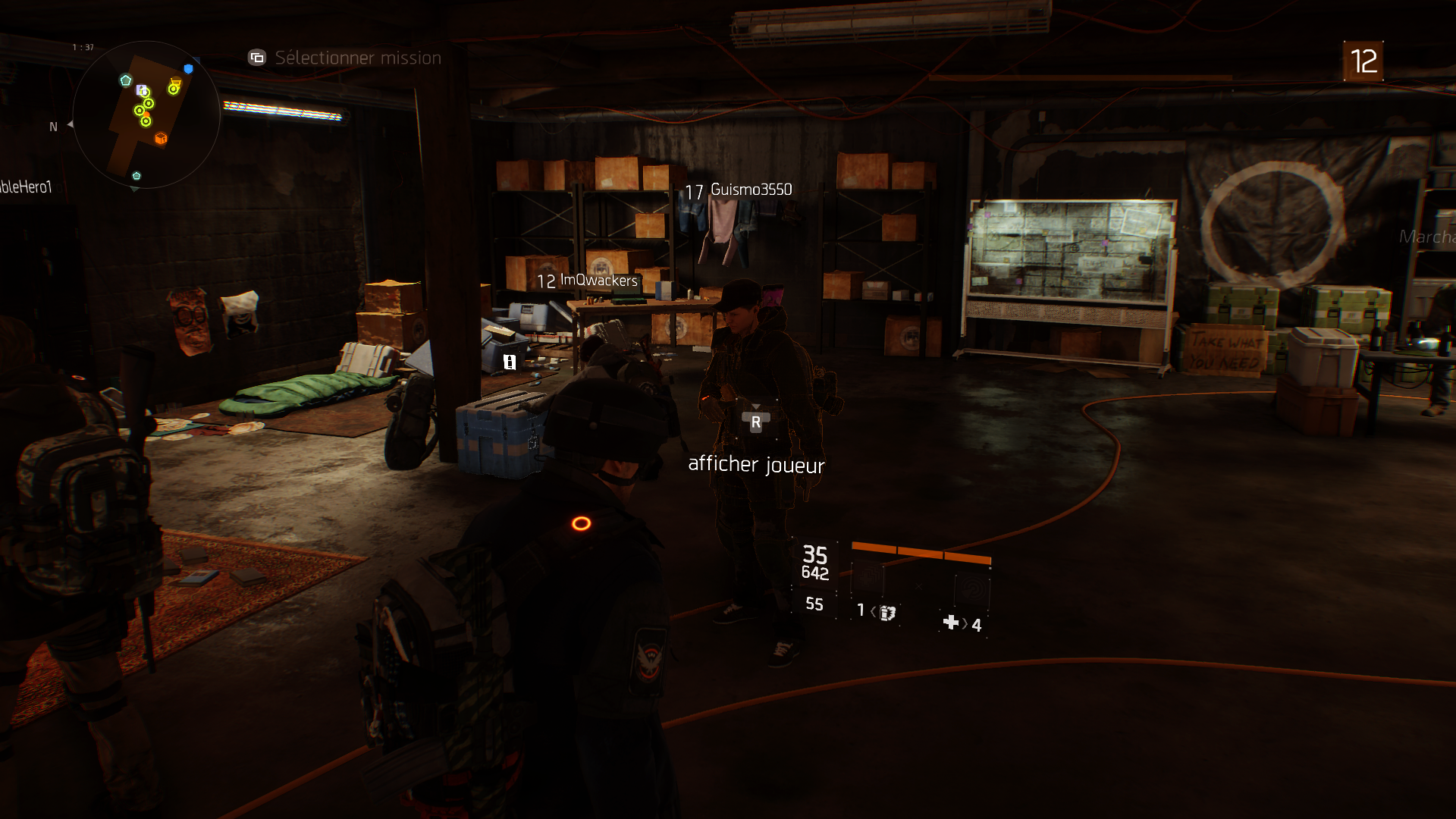Click the blue shield marker on minimap
Image resolution: width=1456 pixels, height=819 pixels.
coord(189,69)
